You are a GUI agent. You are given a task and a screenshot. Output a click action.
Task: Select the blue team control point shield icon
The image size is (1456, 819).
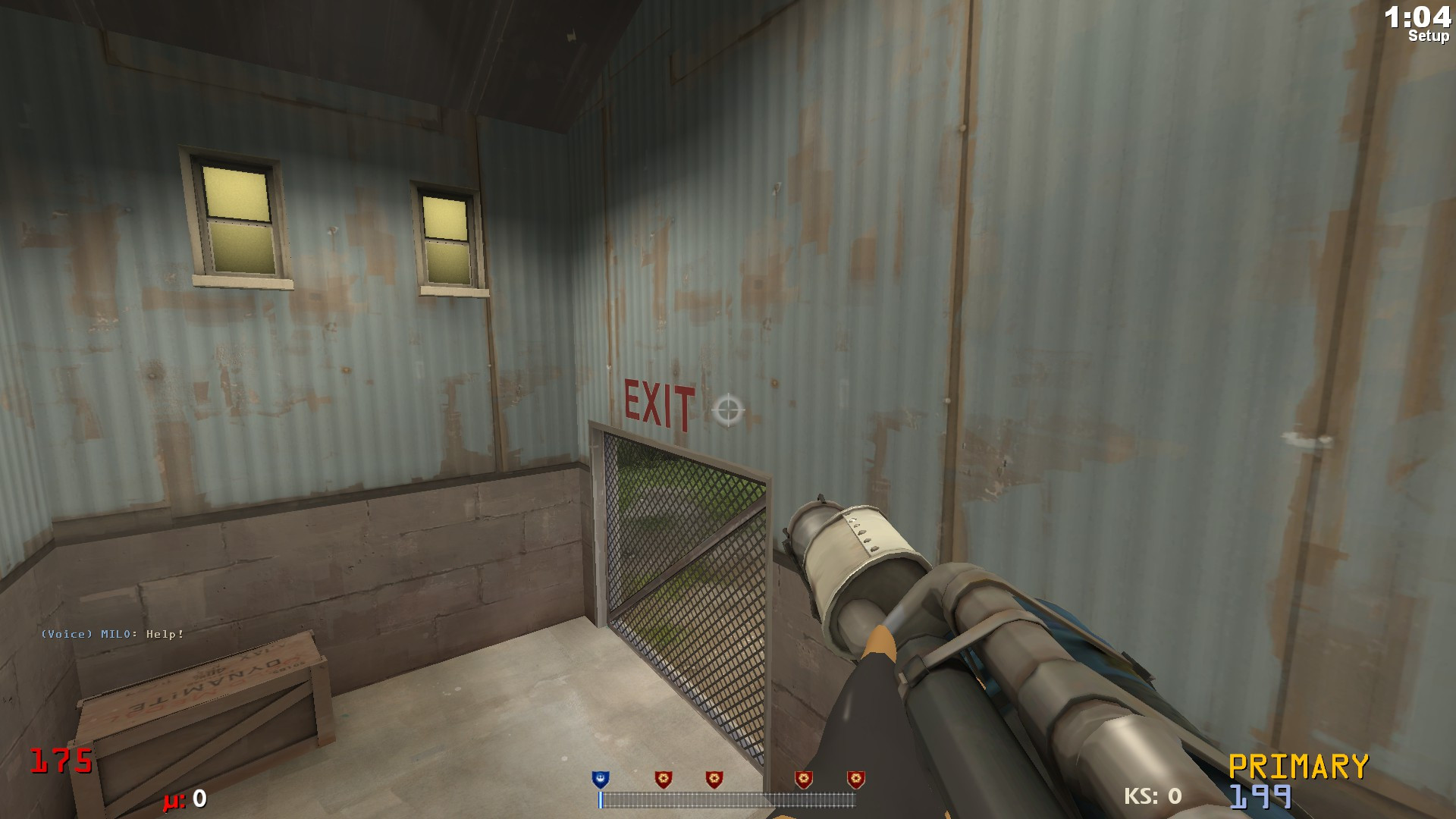[x=599, y=778]
